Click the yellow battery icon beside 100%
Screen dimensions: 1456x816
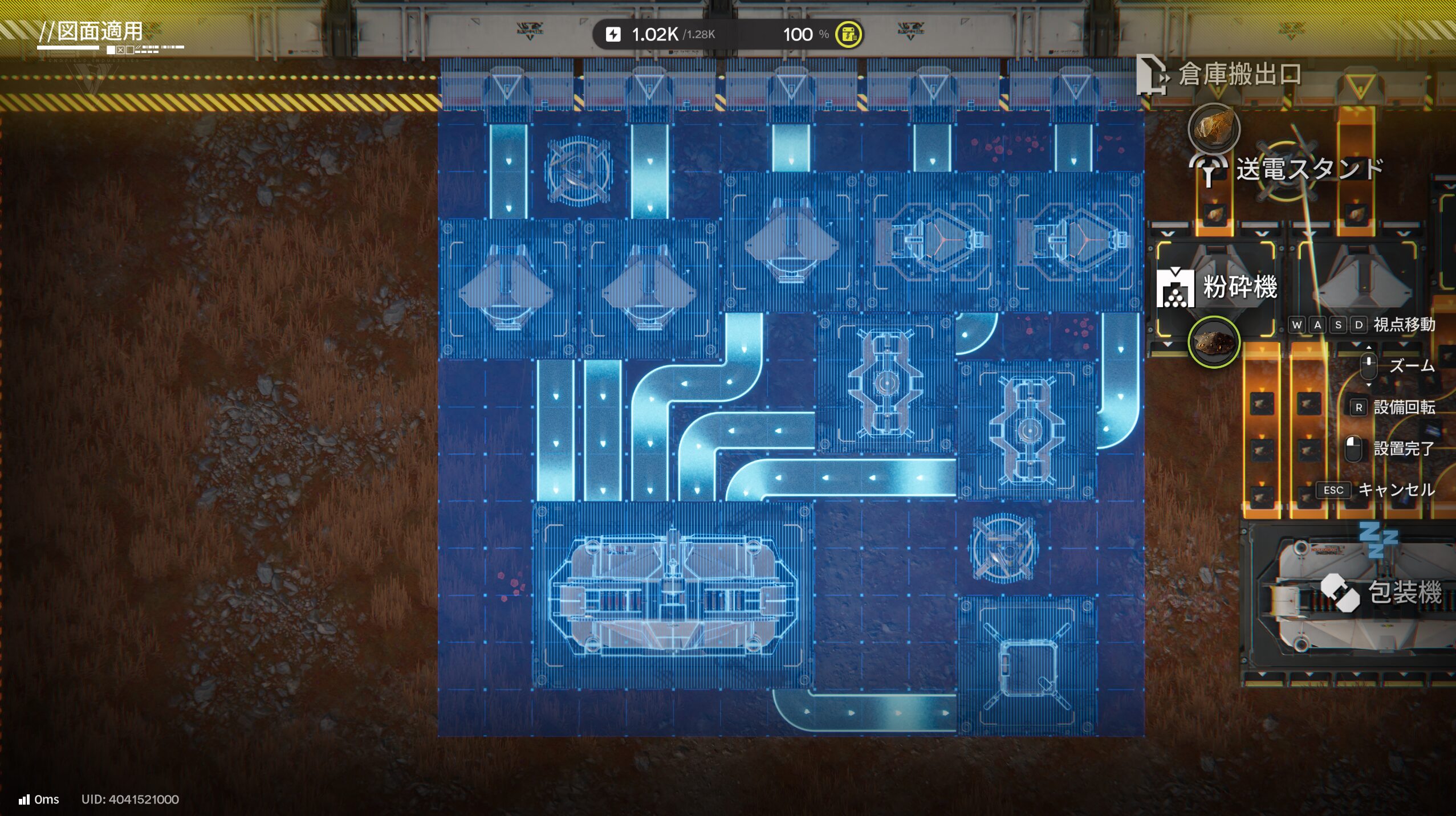pyautogui.click(x=848, y=35)
